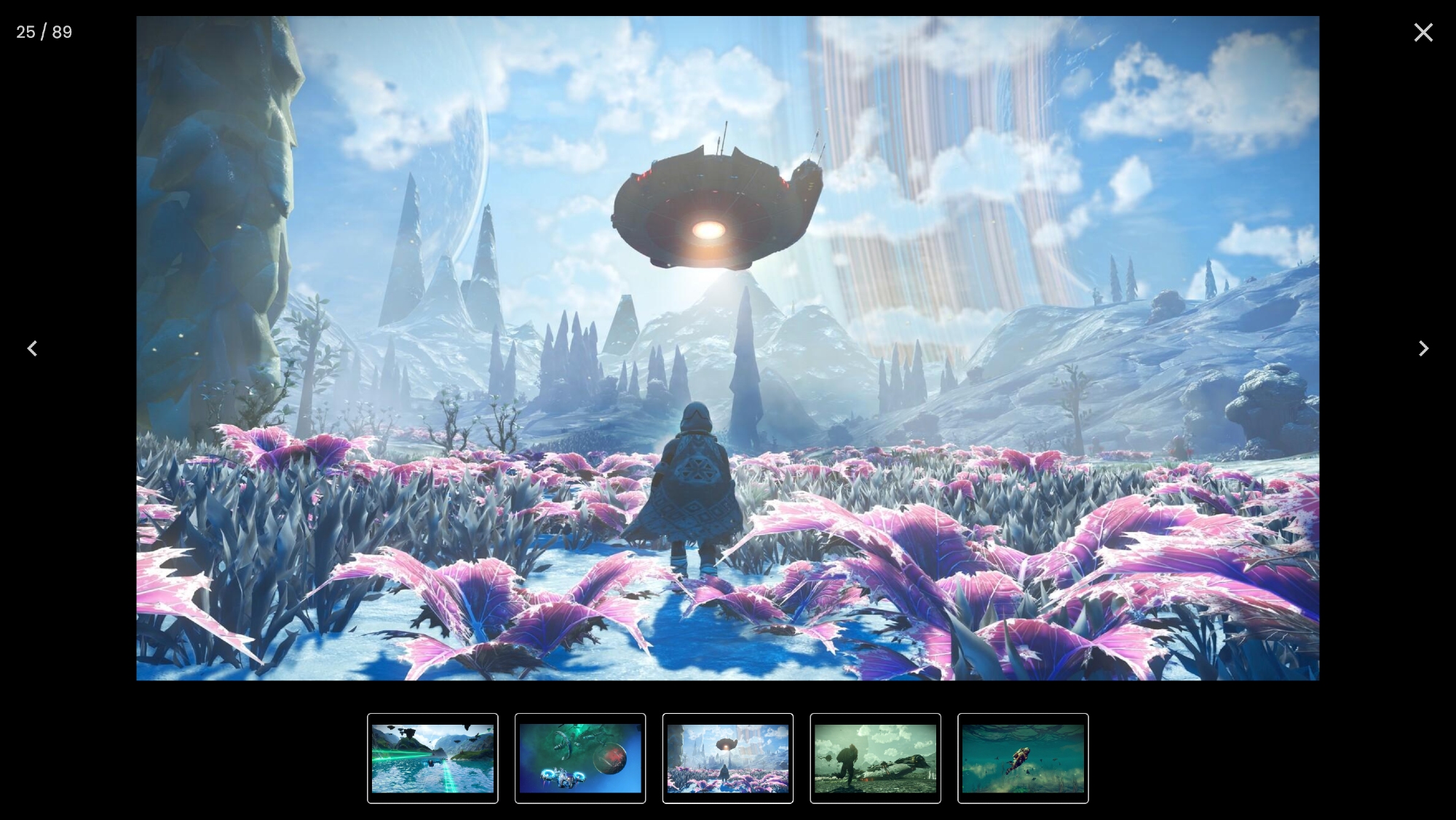Choose the hovering saucer ship thumbnail
The image size is (1456, 820).
click(728, 758)
